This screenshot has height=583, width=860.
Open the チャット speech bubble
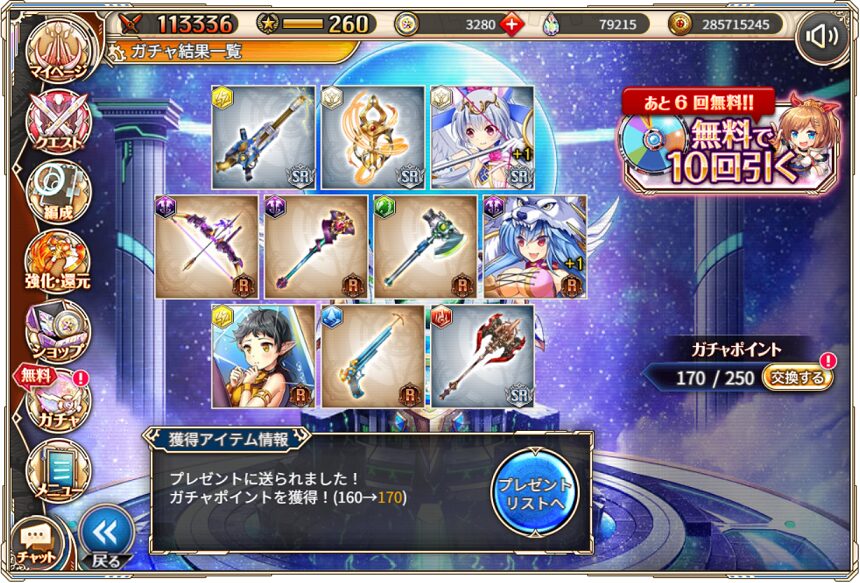(x=38, y=540)
